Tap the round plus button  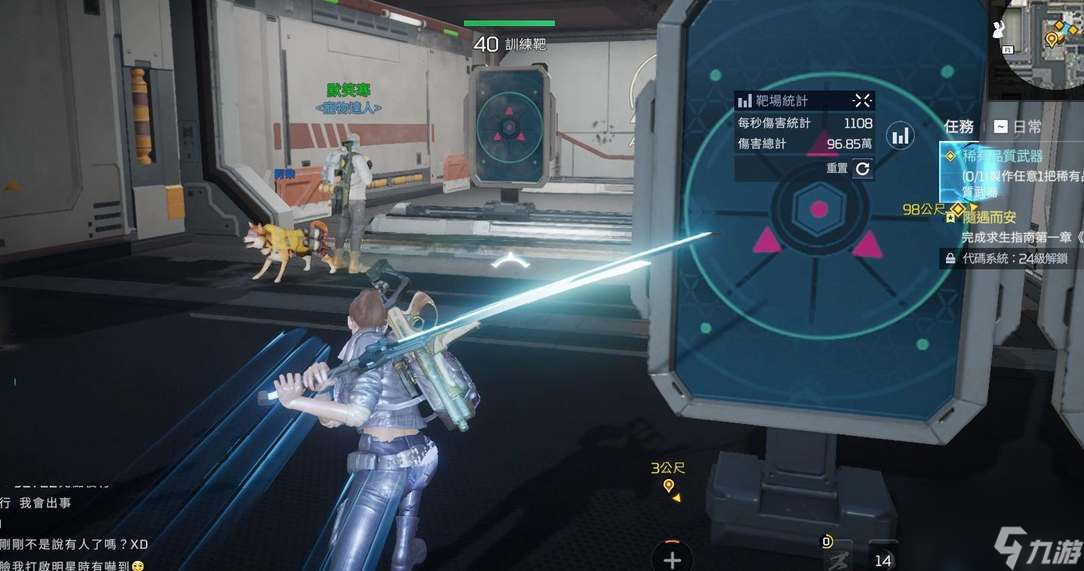coord(673,559)
